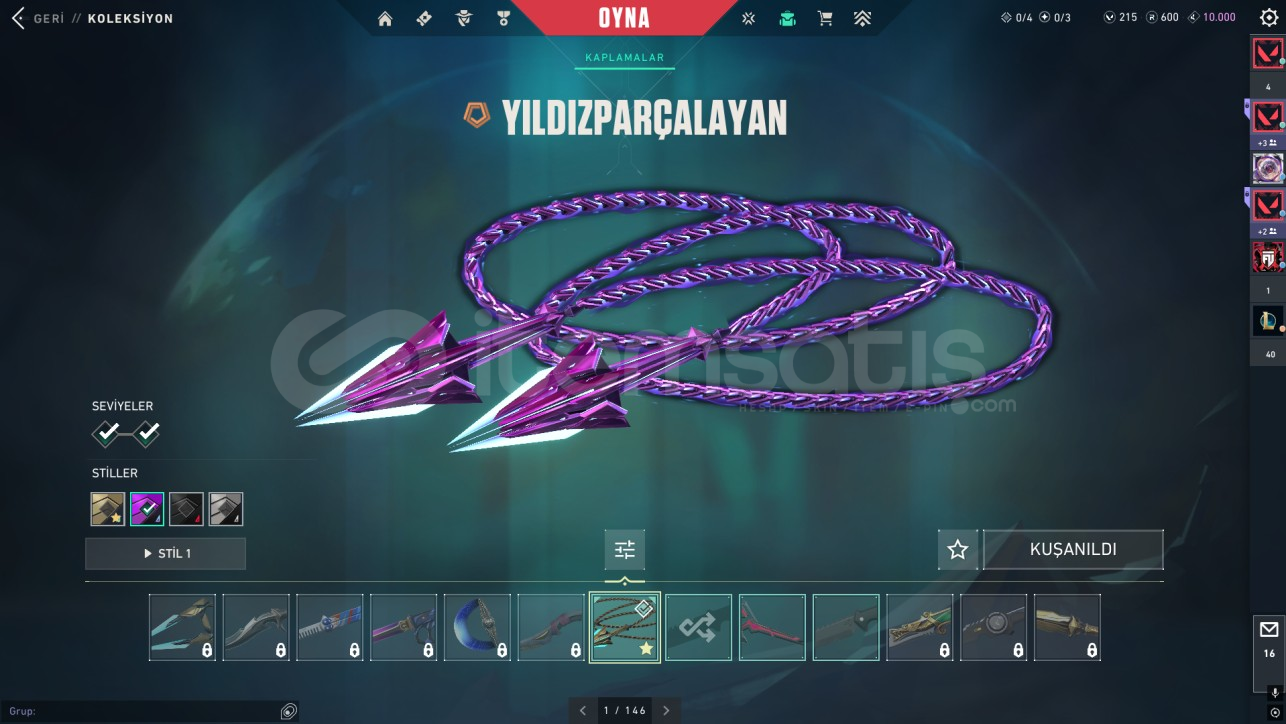Go back with left page chevron
The height and width of the screenshot is (724, 1286).
[583, 710]
